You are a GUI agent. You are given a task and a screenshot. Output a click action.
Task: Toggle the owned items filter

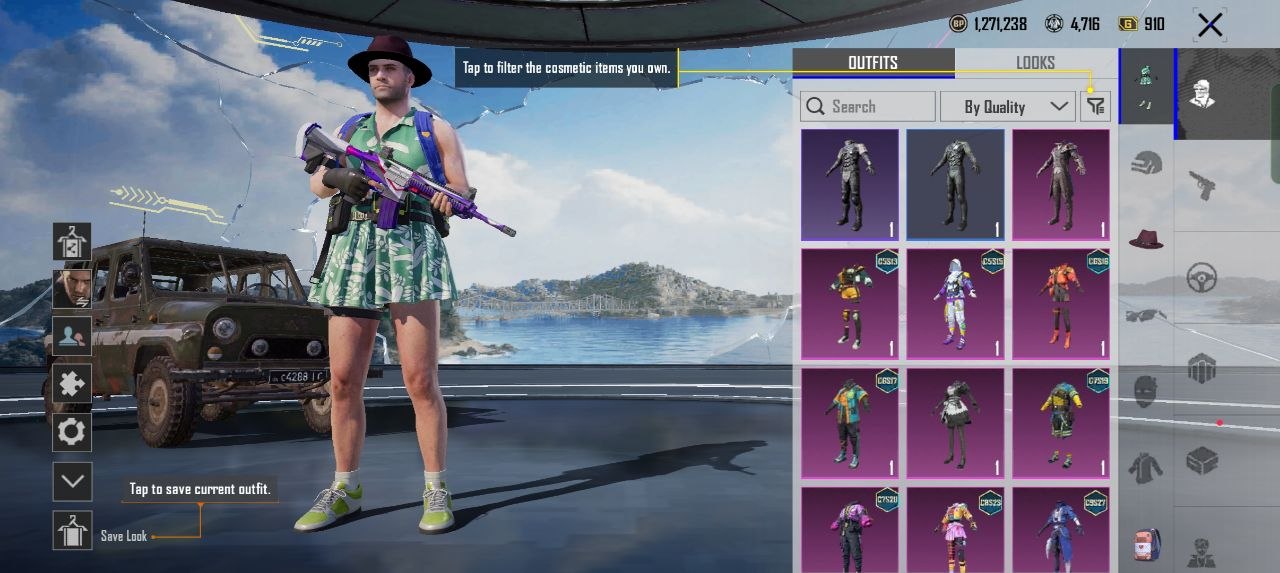click(1096, 107)
